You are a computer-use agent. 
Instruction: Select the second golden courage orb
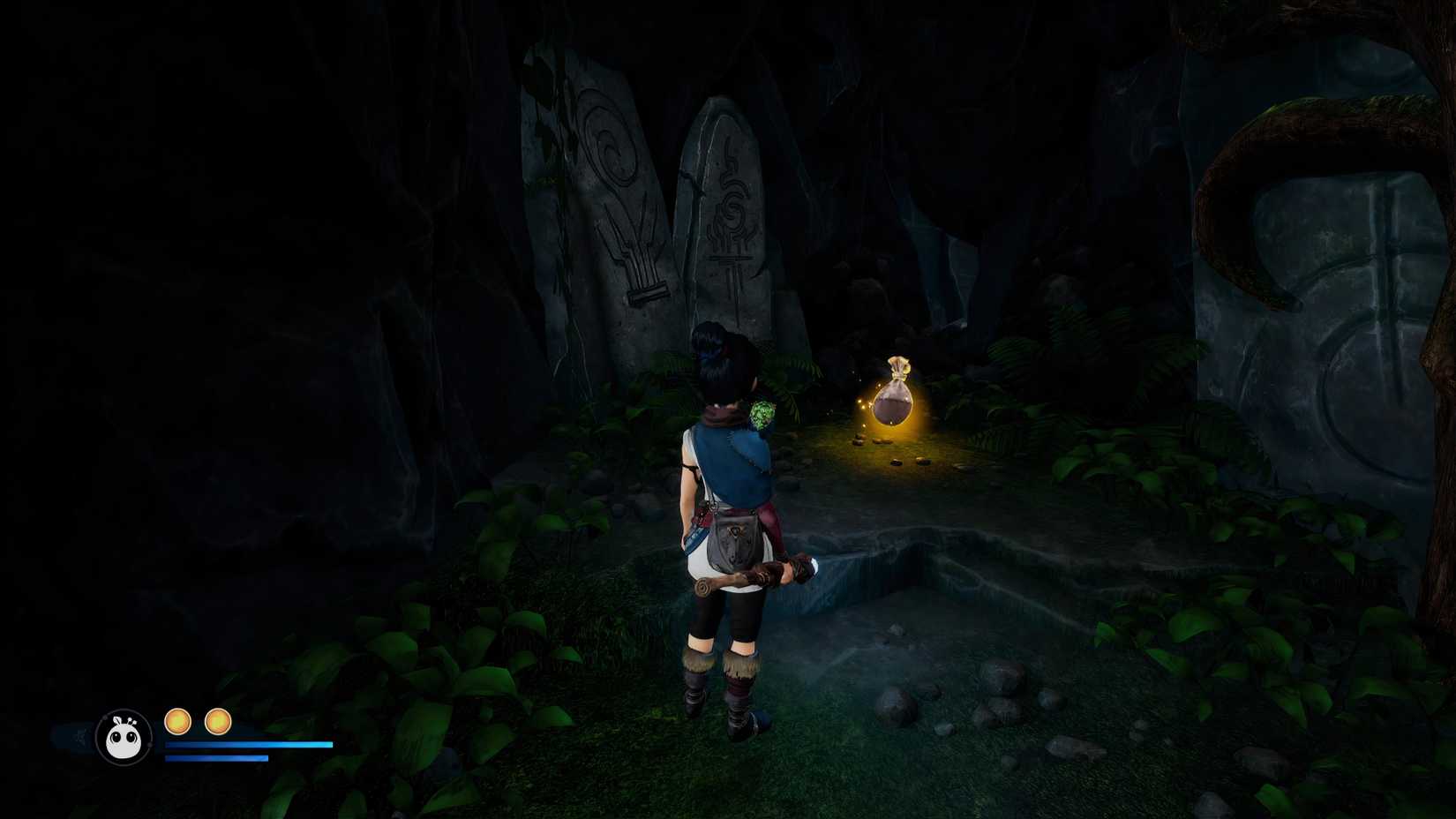(218, 721)
